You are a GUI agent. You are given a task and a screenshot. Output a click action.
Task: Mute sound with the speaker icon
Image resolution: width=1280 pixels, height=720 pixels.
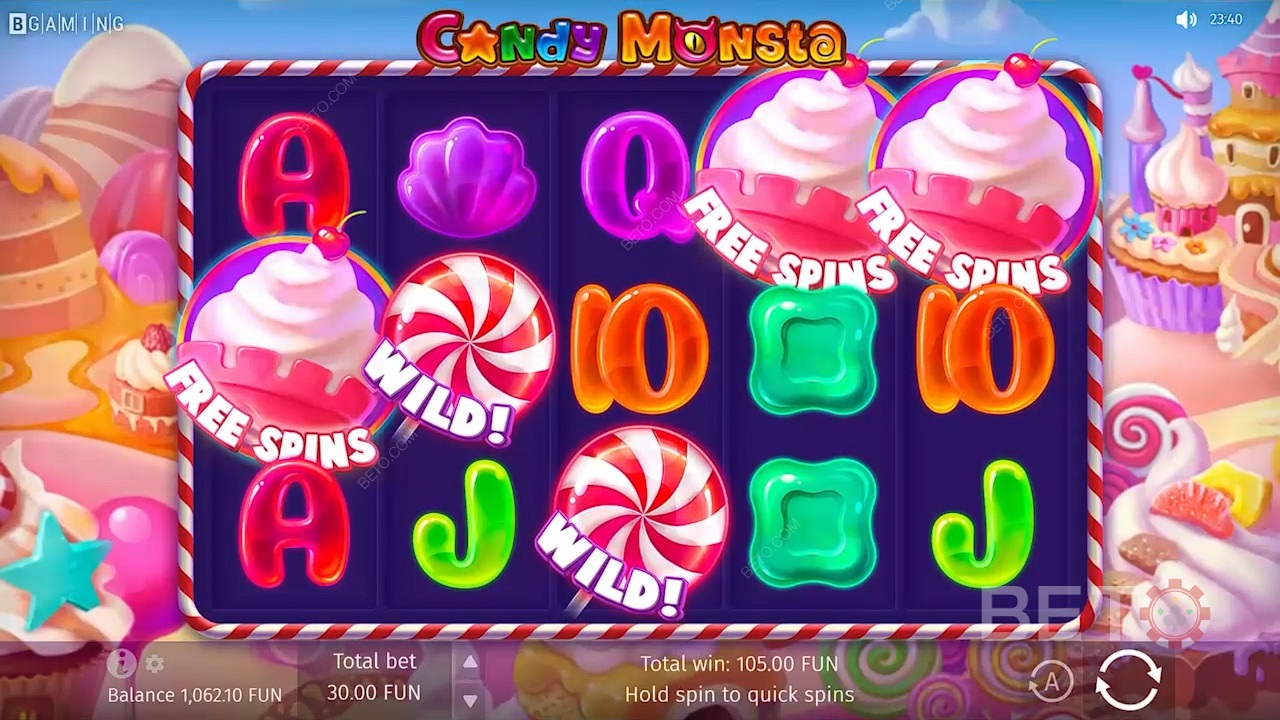[1186, 20]
